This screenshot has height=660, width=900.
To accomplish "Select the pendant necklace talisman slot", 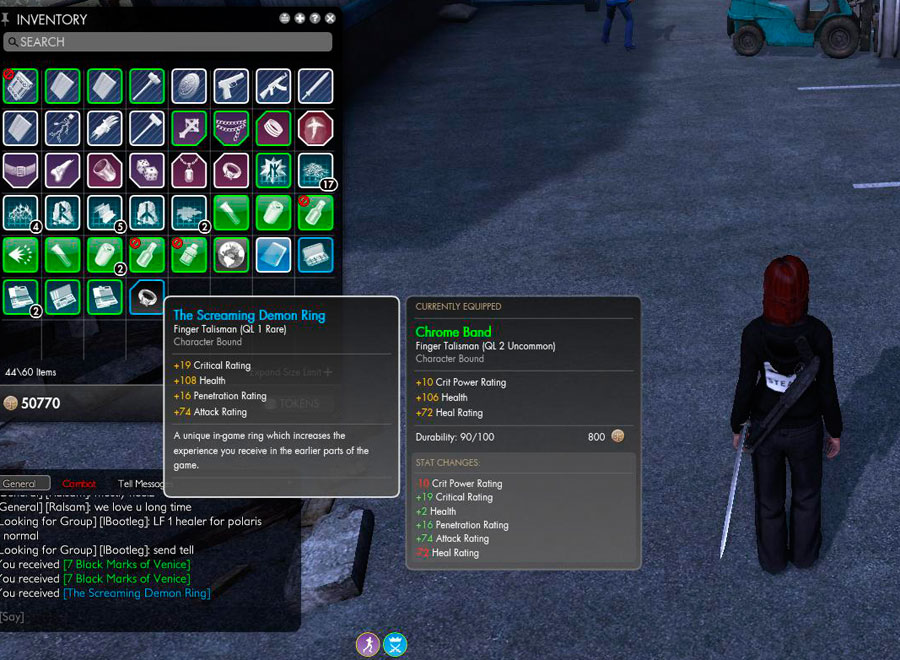I will (189, 170).
